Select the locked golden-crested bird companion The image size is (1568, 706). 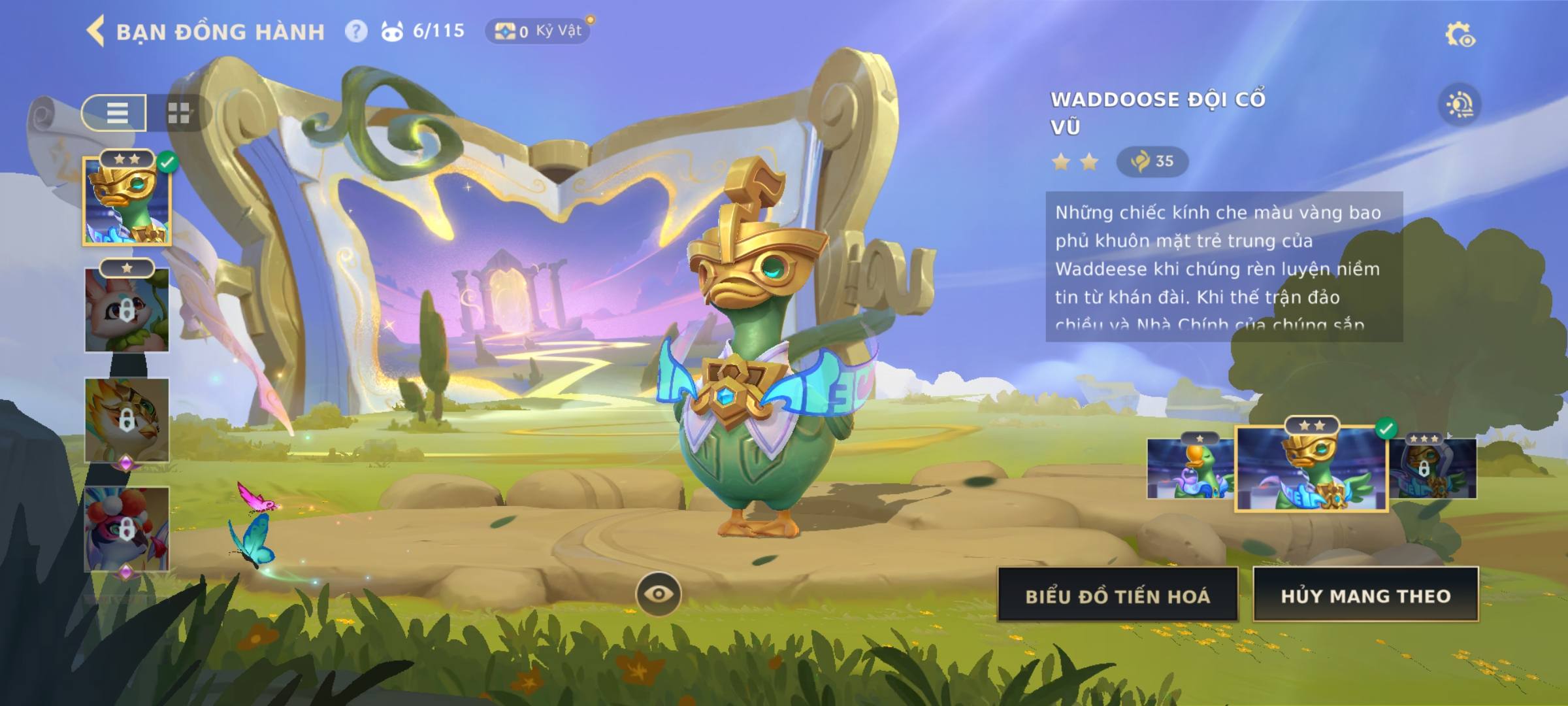point(127,420)
